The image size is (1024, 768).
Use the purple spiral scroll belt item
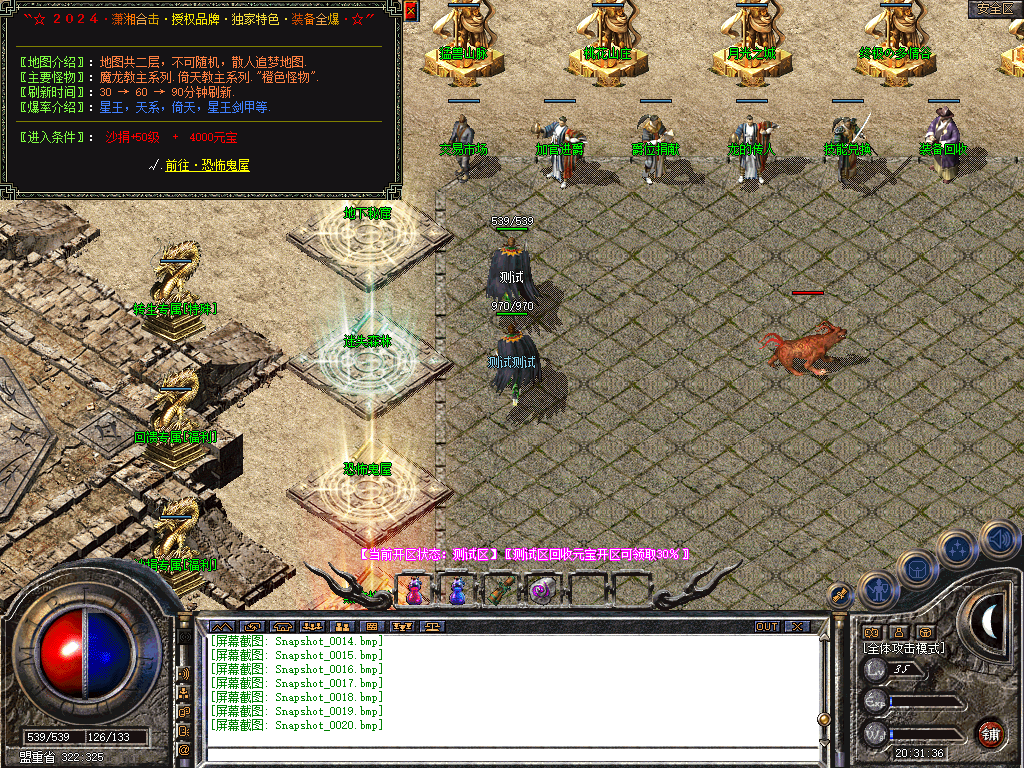(x=543, y=592)
